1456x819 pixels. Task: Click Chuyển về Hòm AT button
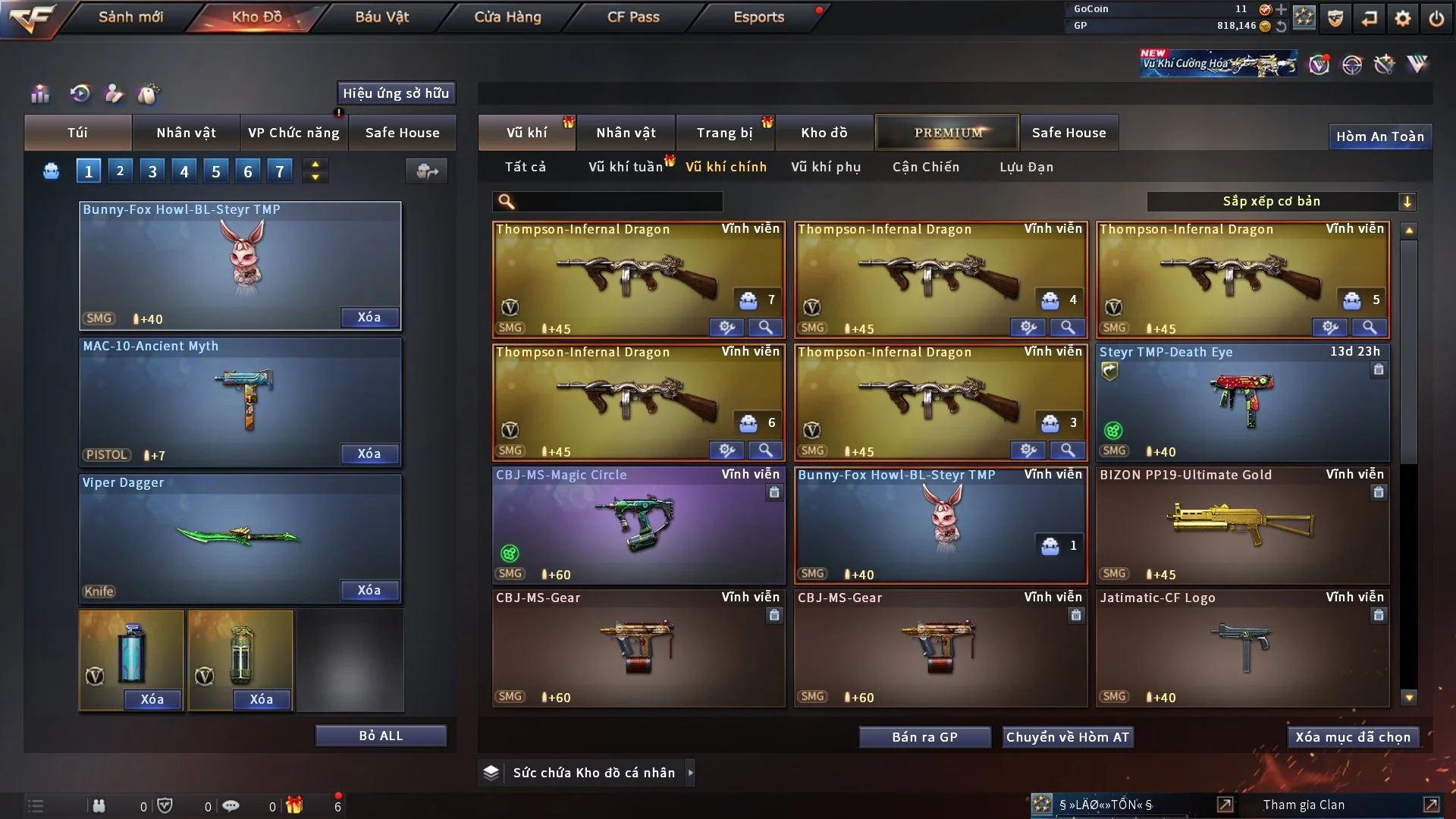pyautogui.click(x=1067, y=737)
